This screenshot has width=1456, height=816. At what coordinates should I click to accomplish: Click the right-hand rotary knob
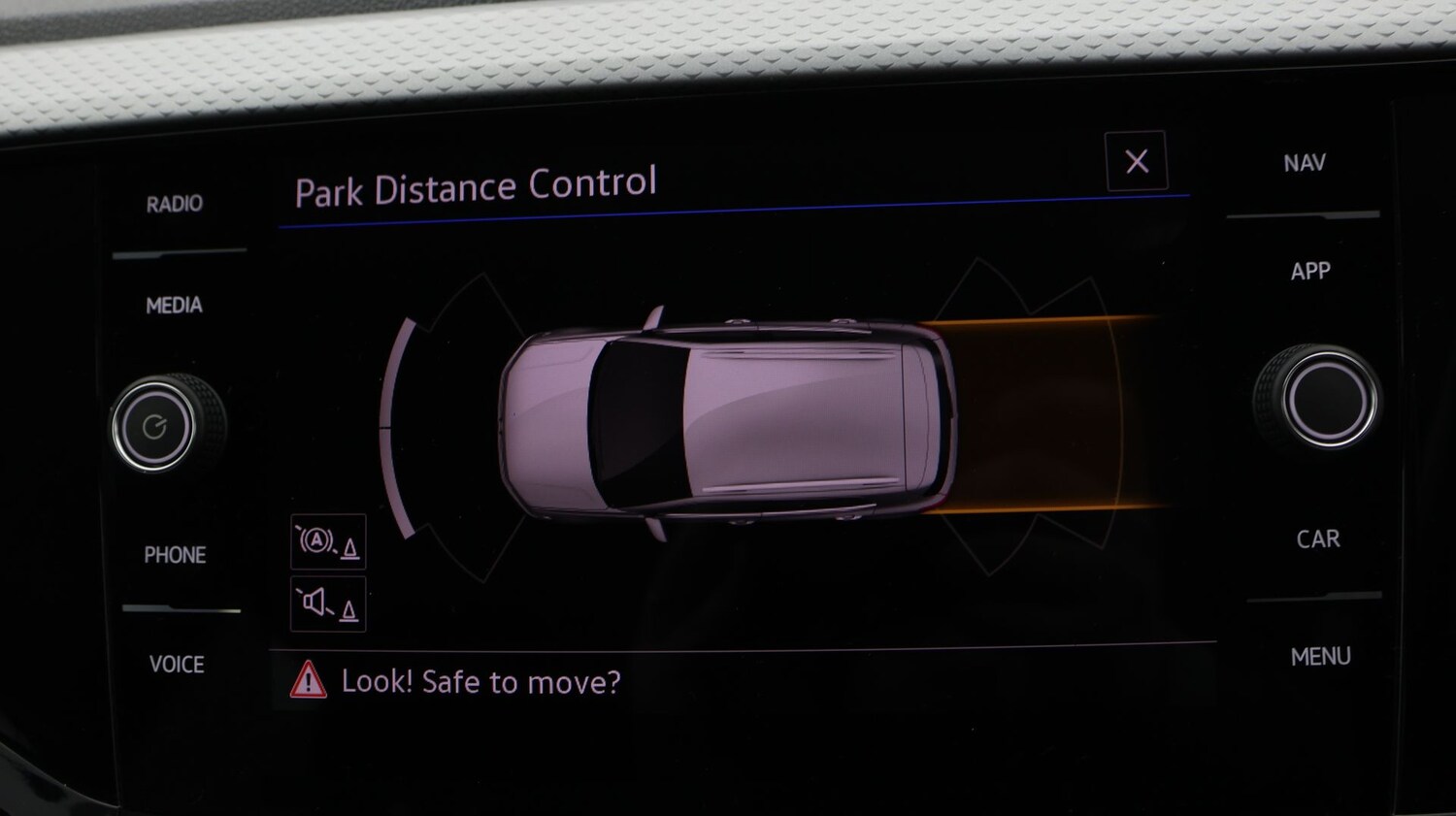pos(1327,398)
